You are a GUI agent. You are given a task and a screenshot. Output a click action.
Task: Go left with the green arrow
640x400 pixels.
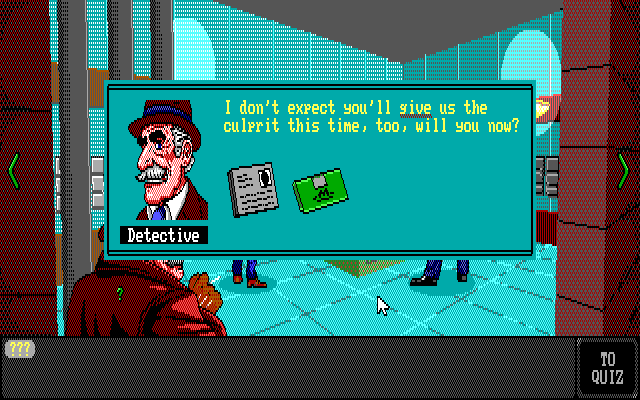click(x=13, y=169)
